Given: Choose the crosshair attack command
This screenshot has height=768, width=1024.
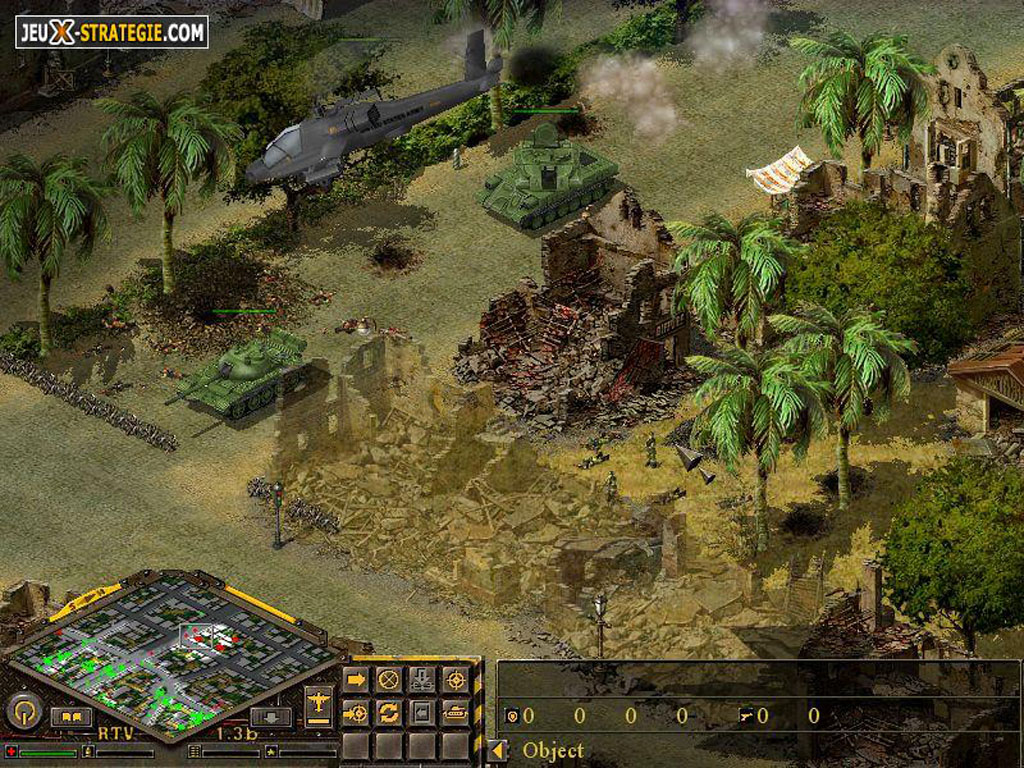Looking at the screenshot, I should pyautogui.click(x=455, y=680).
